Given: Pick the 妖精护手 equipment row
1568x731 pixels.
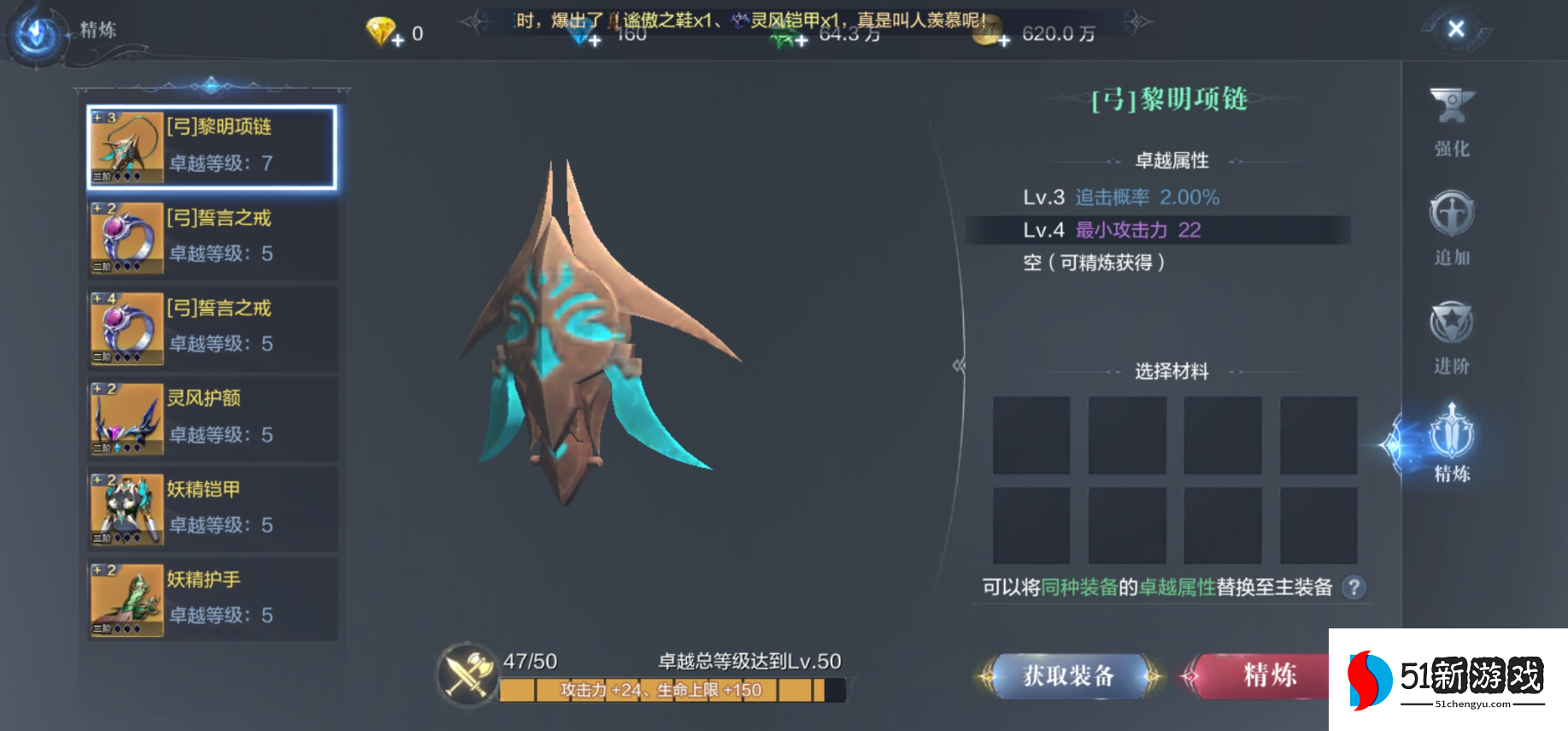Looking at the screenshot, I should [212, 599].
